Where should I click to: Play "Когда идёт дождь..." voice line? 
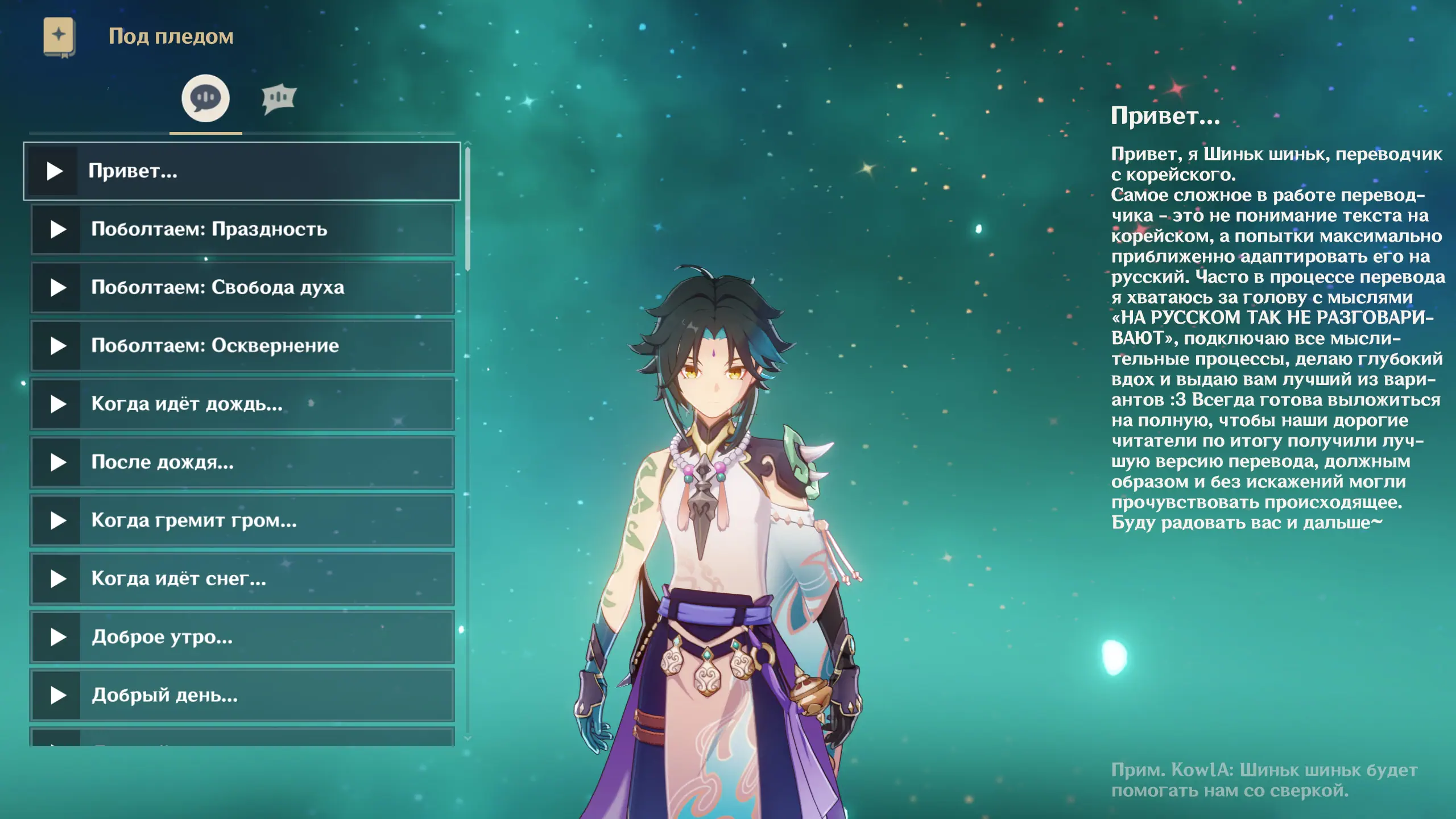click(x=58, y=404)
